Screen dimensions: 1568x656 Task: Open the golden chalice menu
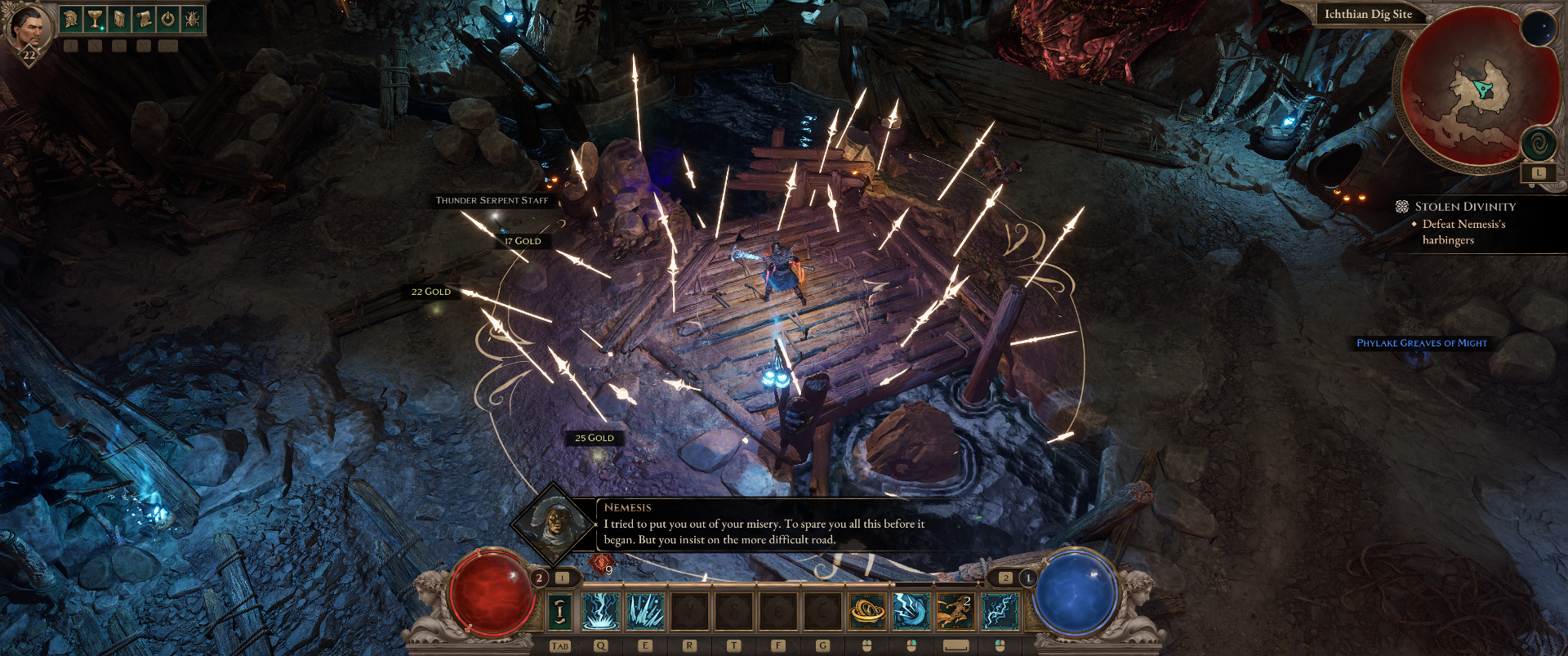[96, 19]
